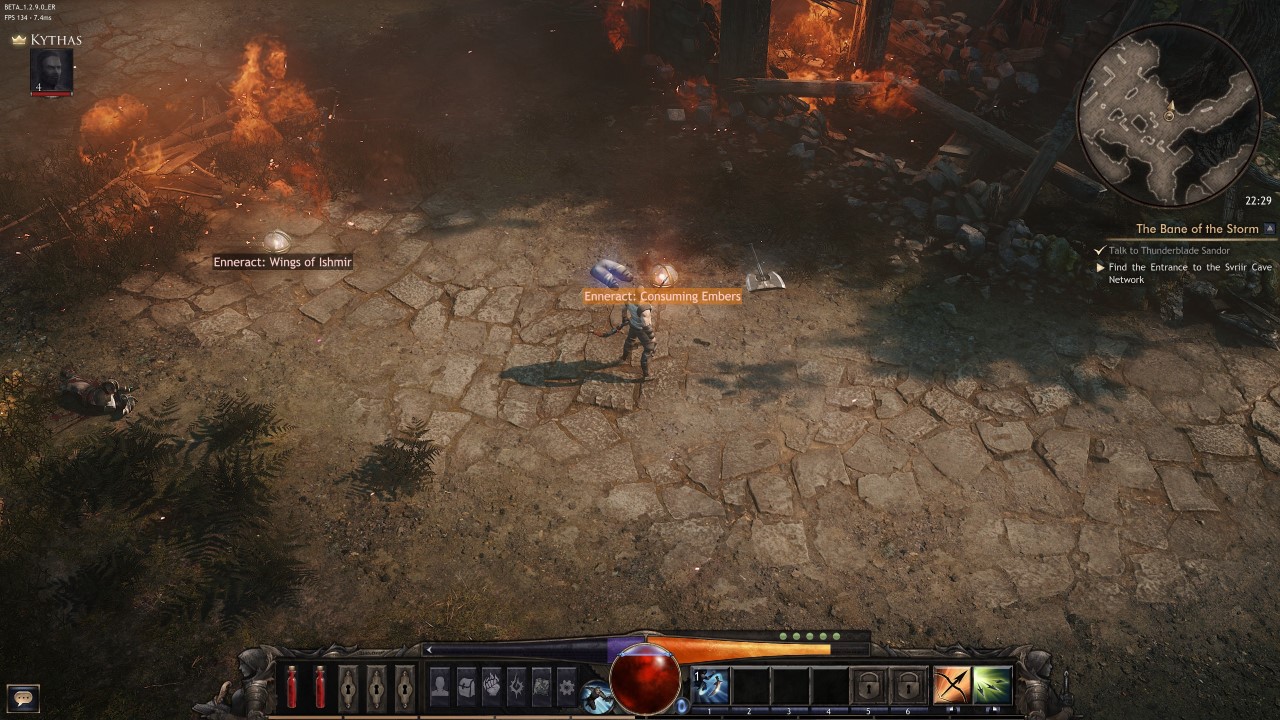Activate the skill in hotbar slot 1

click(712, 686)
